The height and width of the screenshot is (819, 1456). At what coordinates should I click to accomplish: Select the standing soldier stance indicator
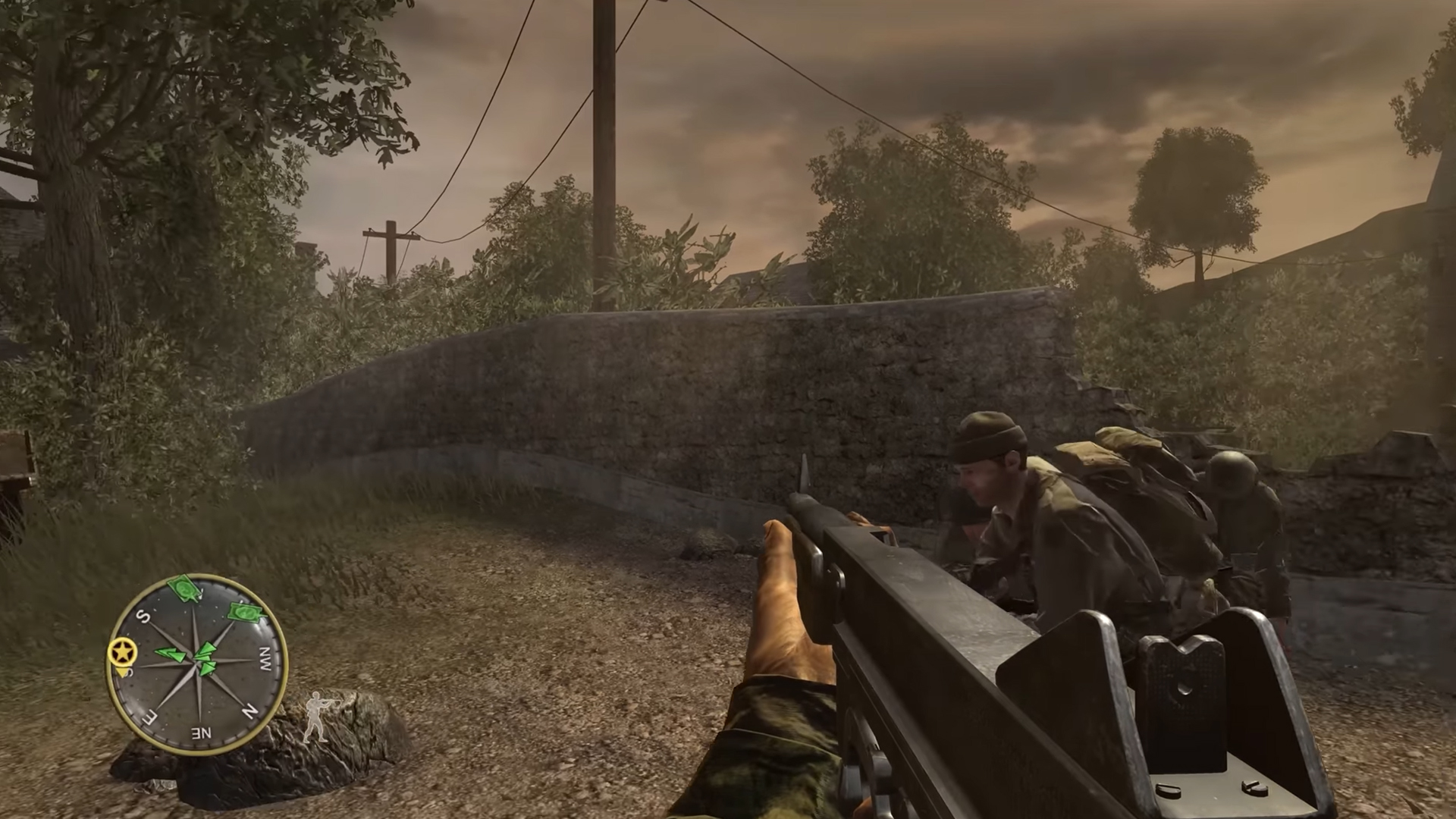(x=316, y=717)
